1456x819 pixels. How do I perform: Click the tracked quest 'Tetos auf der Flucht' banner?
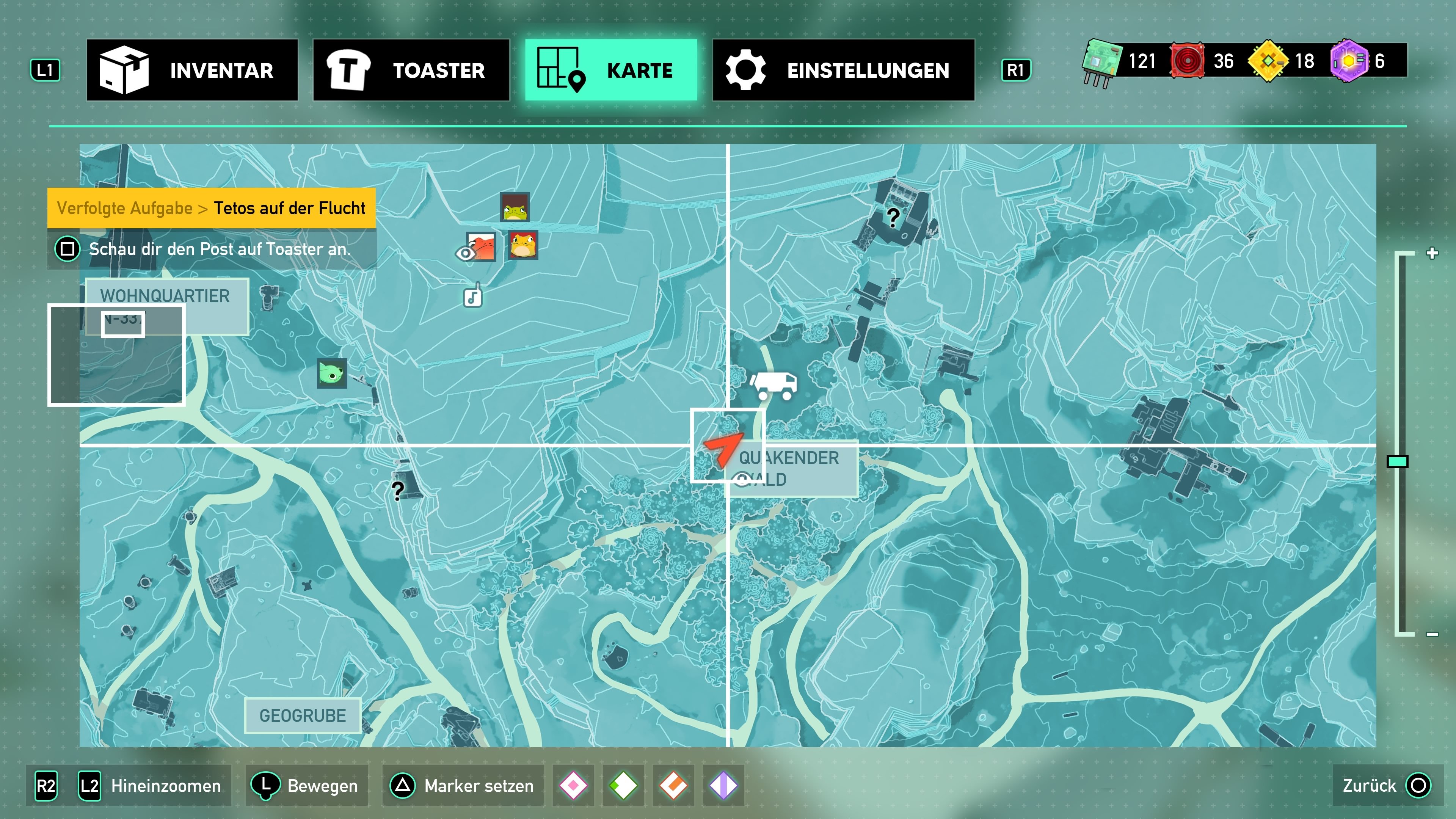(212, 208)
